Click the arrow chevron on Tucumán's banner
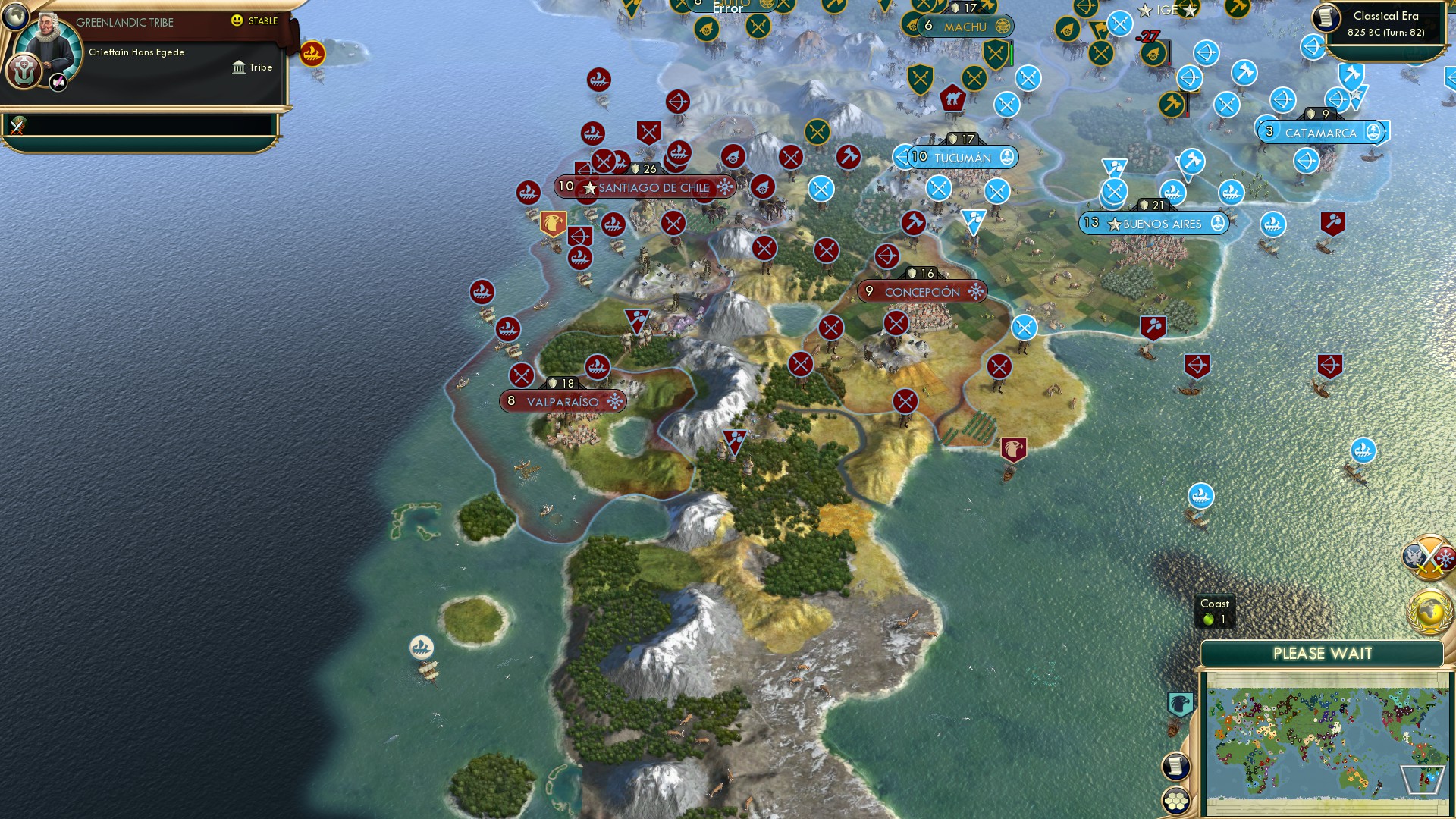The height and width of the screenshot is (819, 1456). (x=901, y=158)
